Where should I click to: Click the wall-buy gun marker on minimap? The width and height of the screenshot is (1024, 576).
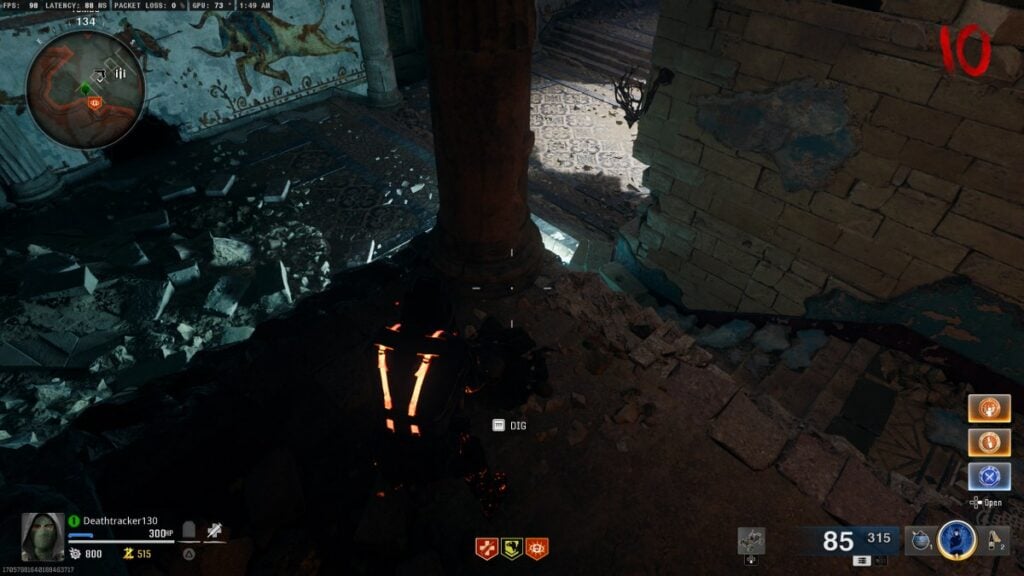click(x=102, y=73)
